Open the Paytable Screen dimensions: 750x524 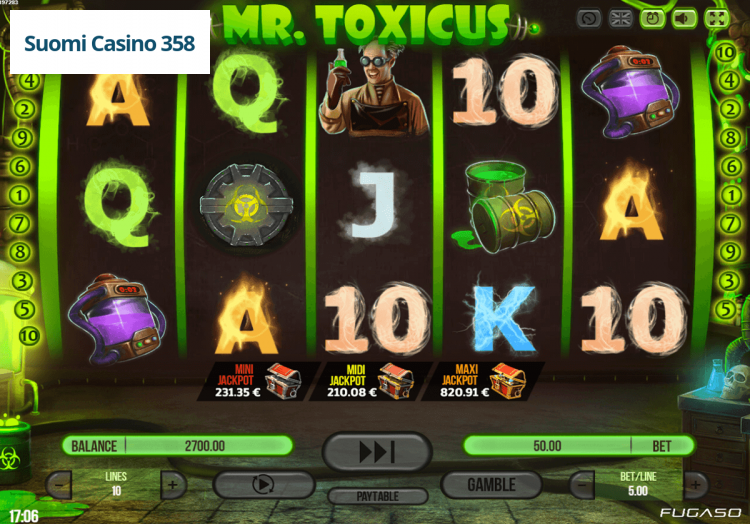tap(377, 496)
